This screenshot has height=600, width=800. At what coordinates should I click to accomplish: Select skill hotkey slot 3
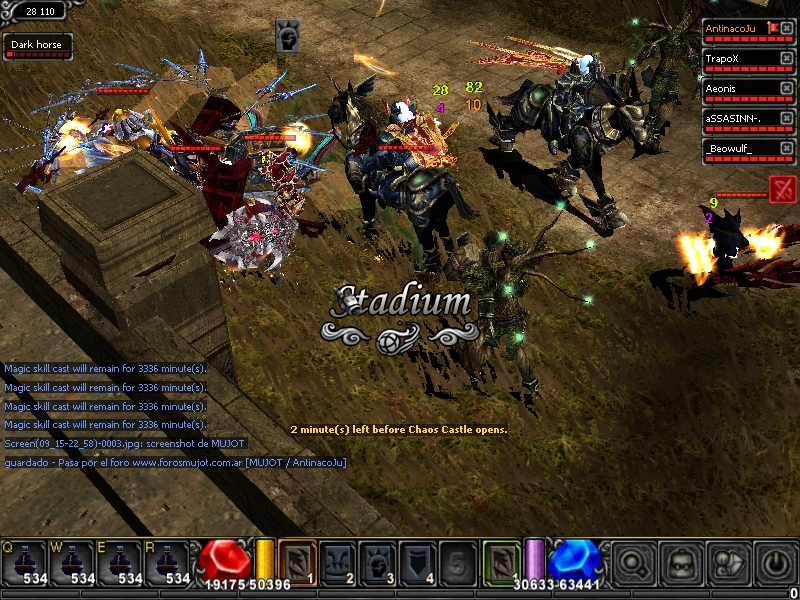(377, 561)
